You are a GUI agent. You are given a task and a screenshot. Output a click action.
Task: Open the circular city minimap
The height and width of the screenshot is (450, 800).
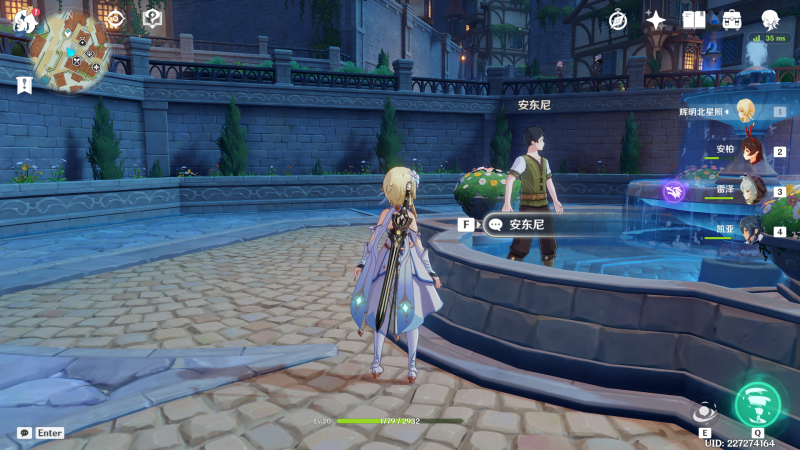point(70,52)
